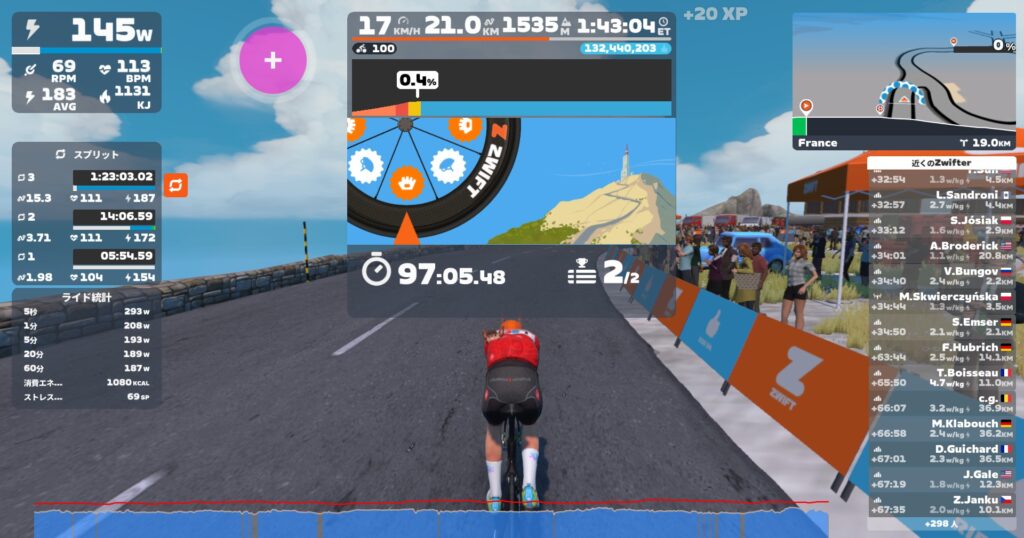Open the France route minimap
The height and width of the screenshot is (538, 1024).
904,82
